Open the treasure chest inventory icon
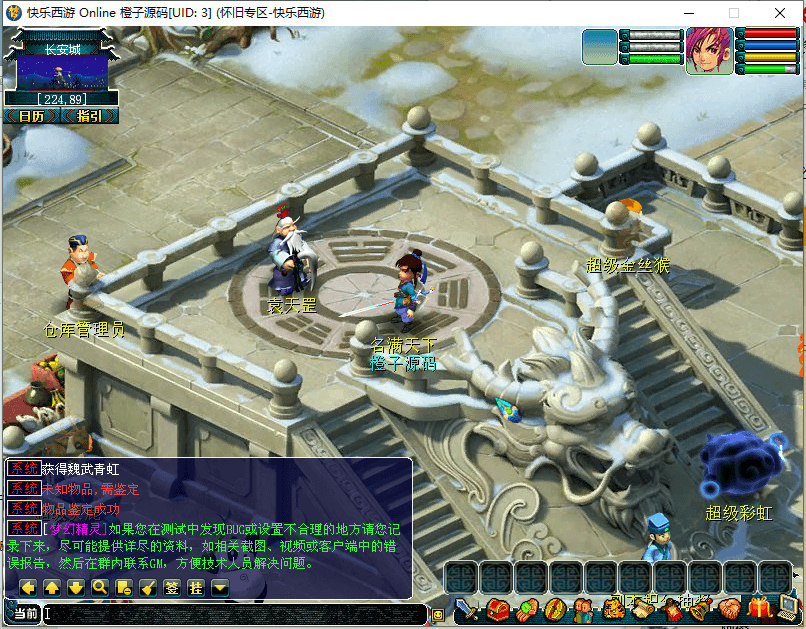The width and height of the screenshot is (806, 629). [497, 608]
